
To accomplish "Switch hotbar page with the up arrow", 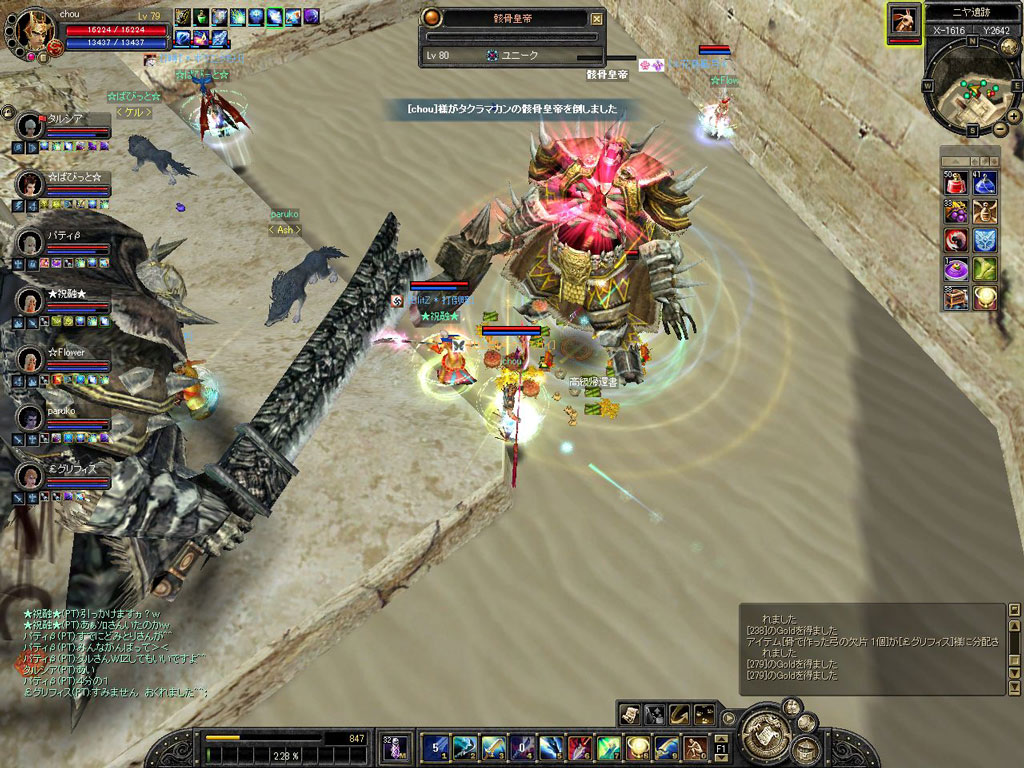I will [722, 737].
